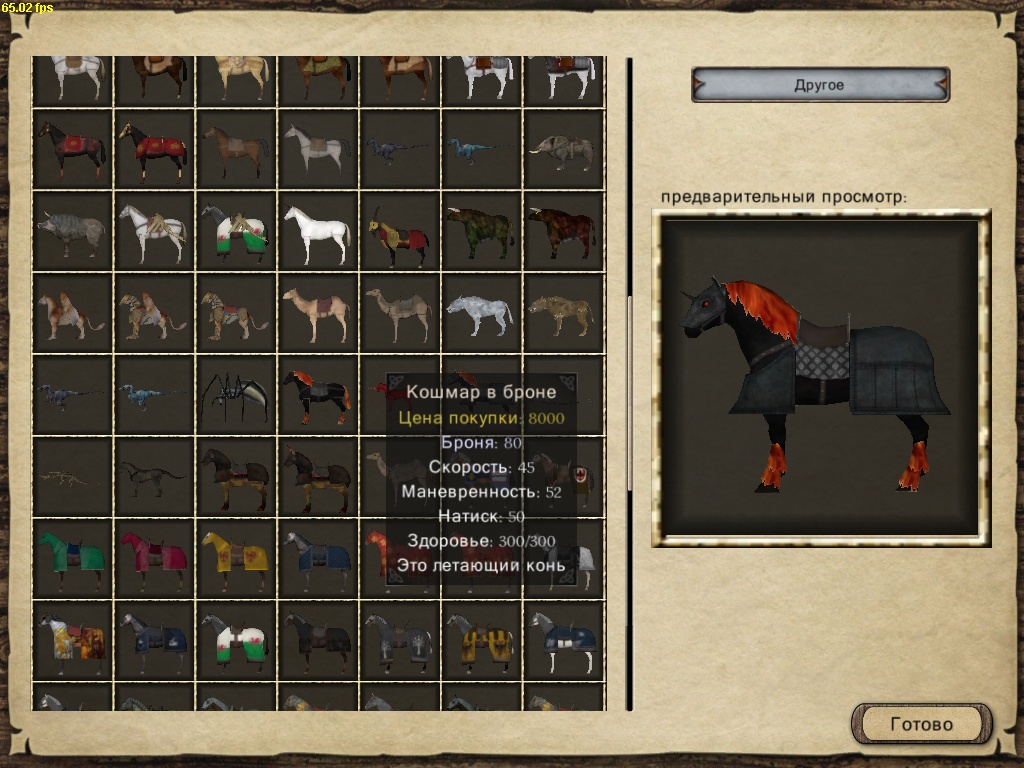Select the grey wild boar mount
This screenshot has height=768, width=1024.
click(71, 231)
